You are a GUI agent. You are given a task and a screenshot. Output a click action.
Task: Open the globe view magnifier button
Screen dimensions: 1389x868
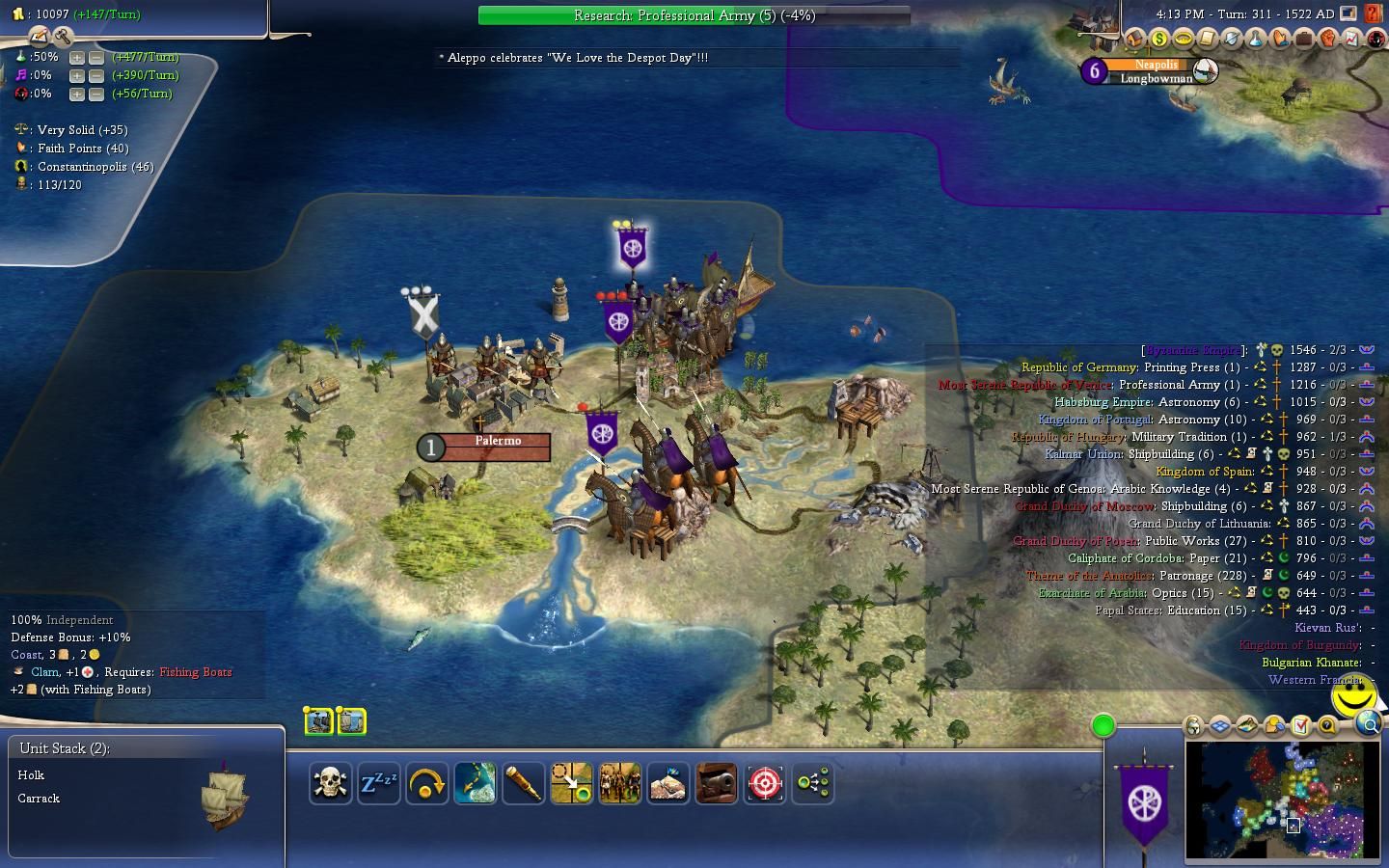(1368, 724)
